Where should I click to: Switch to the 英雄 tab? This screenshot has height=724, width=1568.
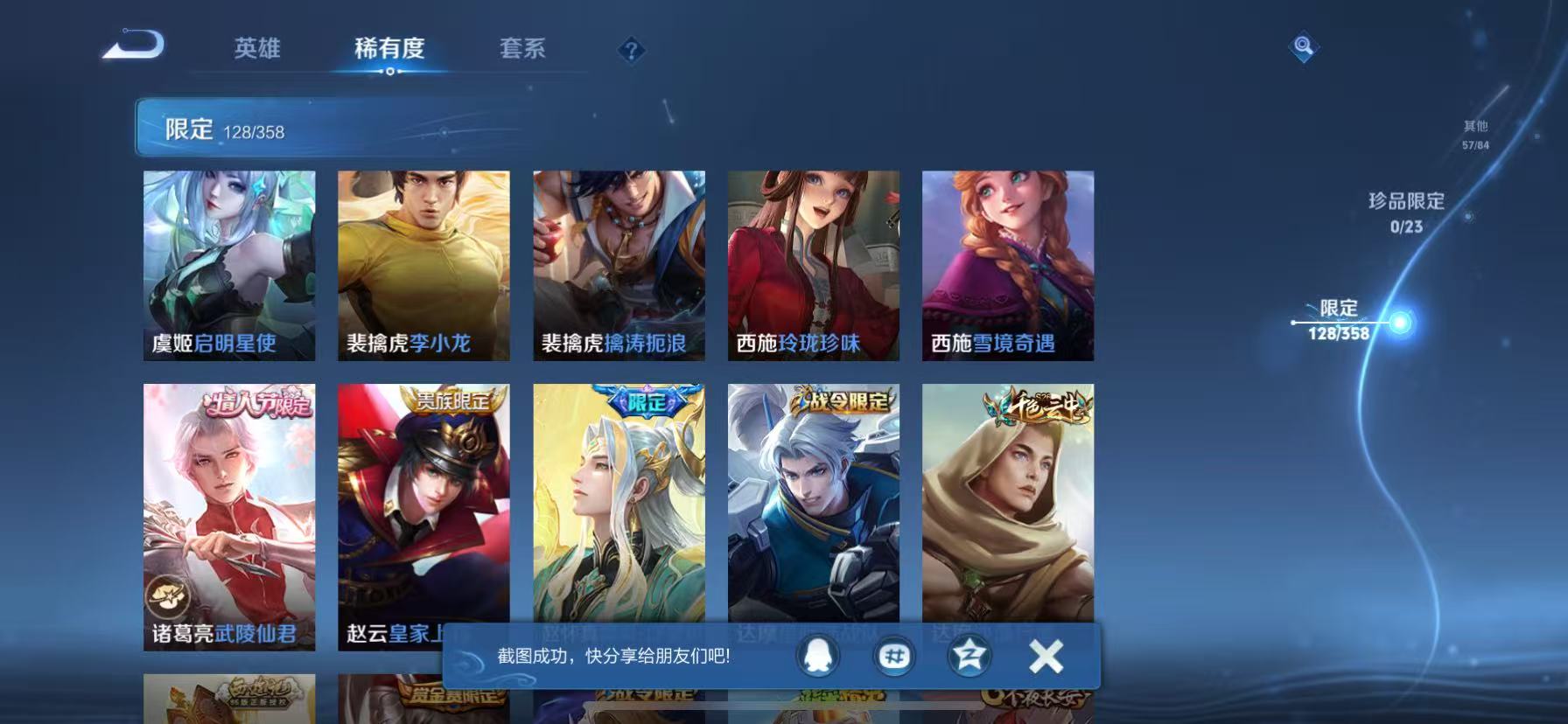[258, 50]
